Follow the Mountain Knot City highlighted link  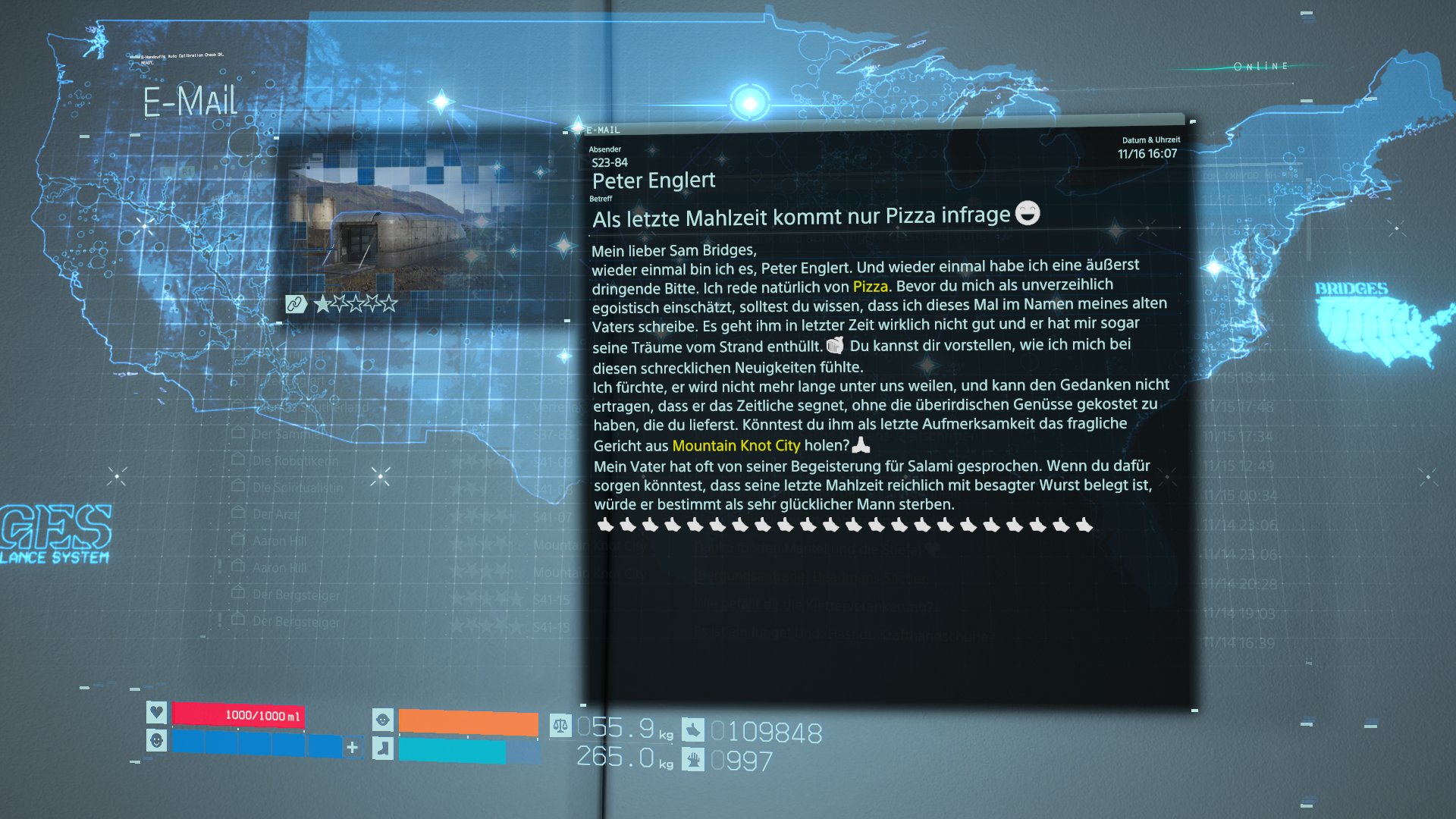tap(736, 446)
